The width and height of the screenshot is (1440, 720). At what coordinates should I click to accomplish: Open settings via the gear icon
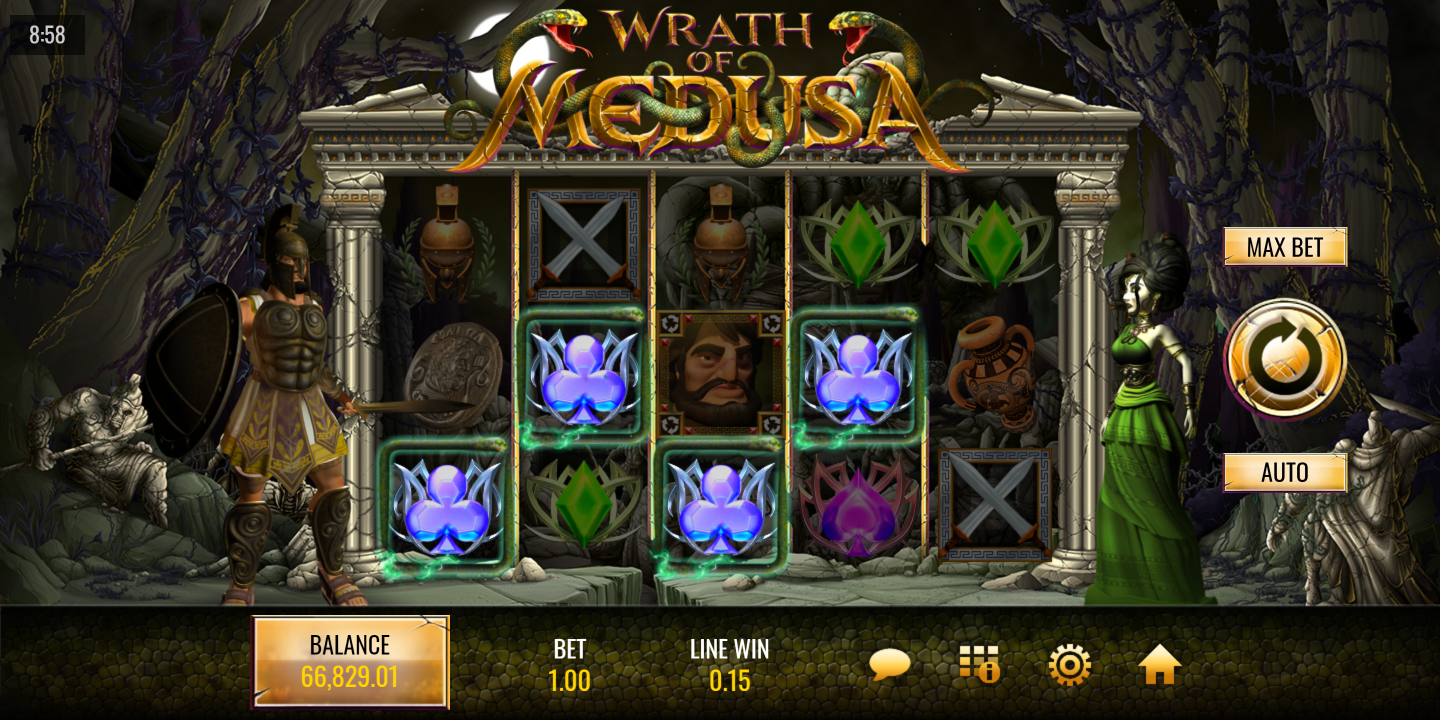[1069, 664]
